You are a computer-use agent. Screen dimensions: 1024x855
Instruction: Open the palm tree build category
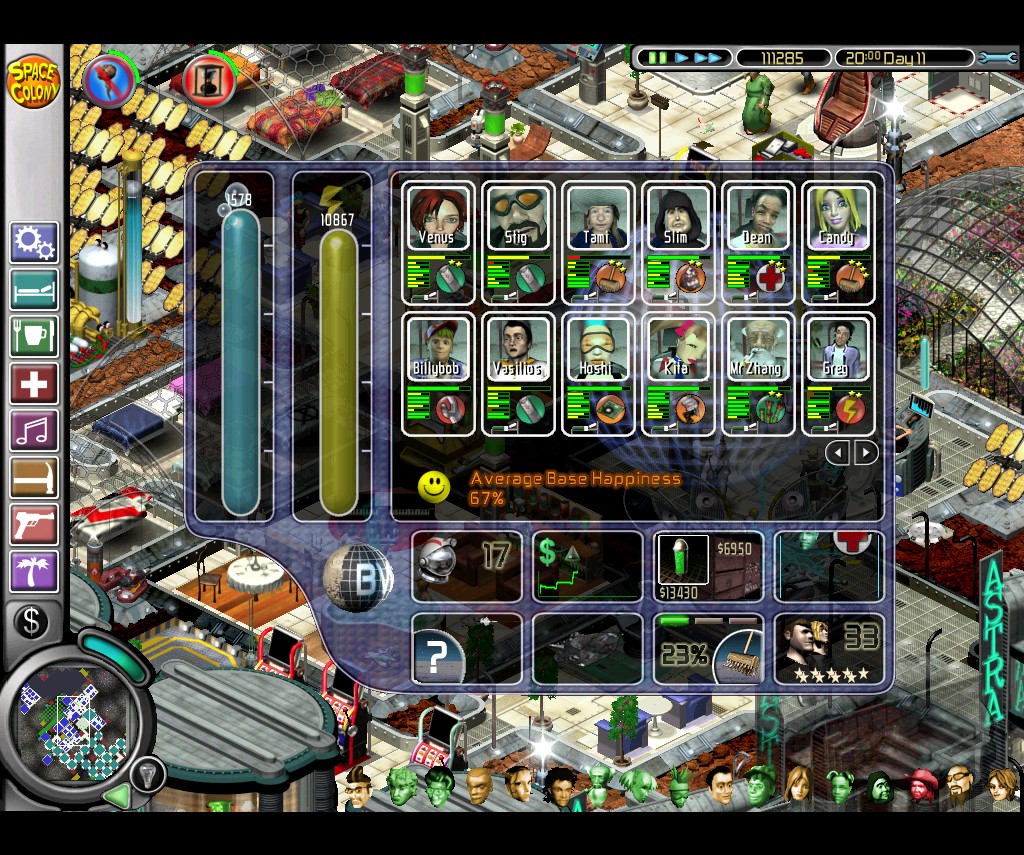(x=34, y=571)
